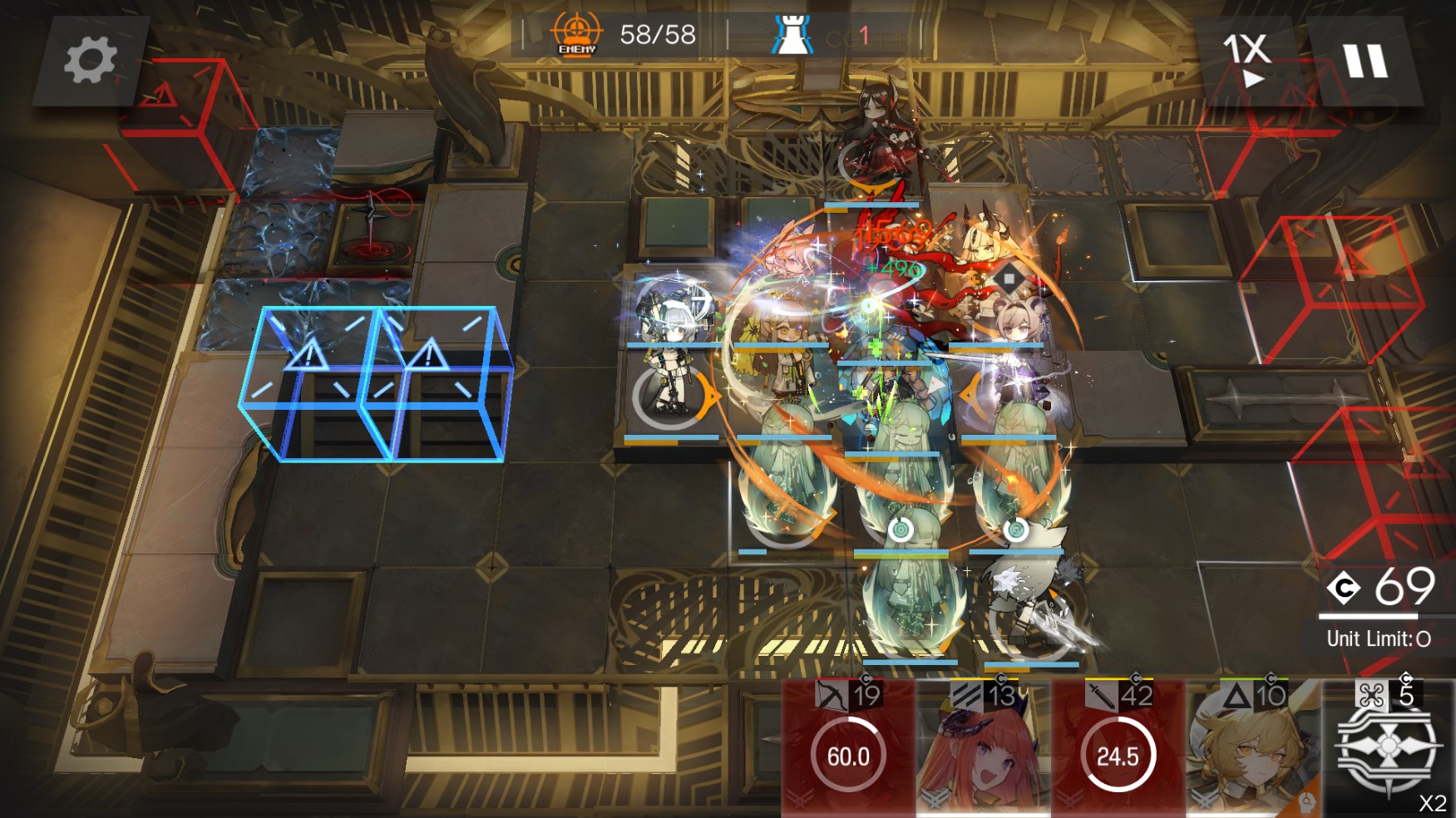Select the red-haired operator card costing 13
Screen dimensions: 1456x818
point(982,748)
